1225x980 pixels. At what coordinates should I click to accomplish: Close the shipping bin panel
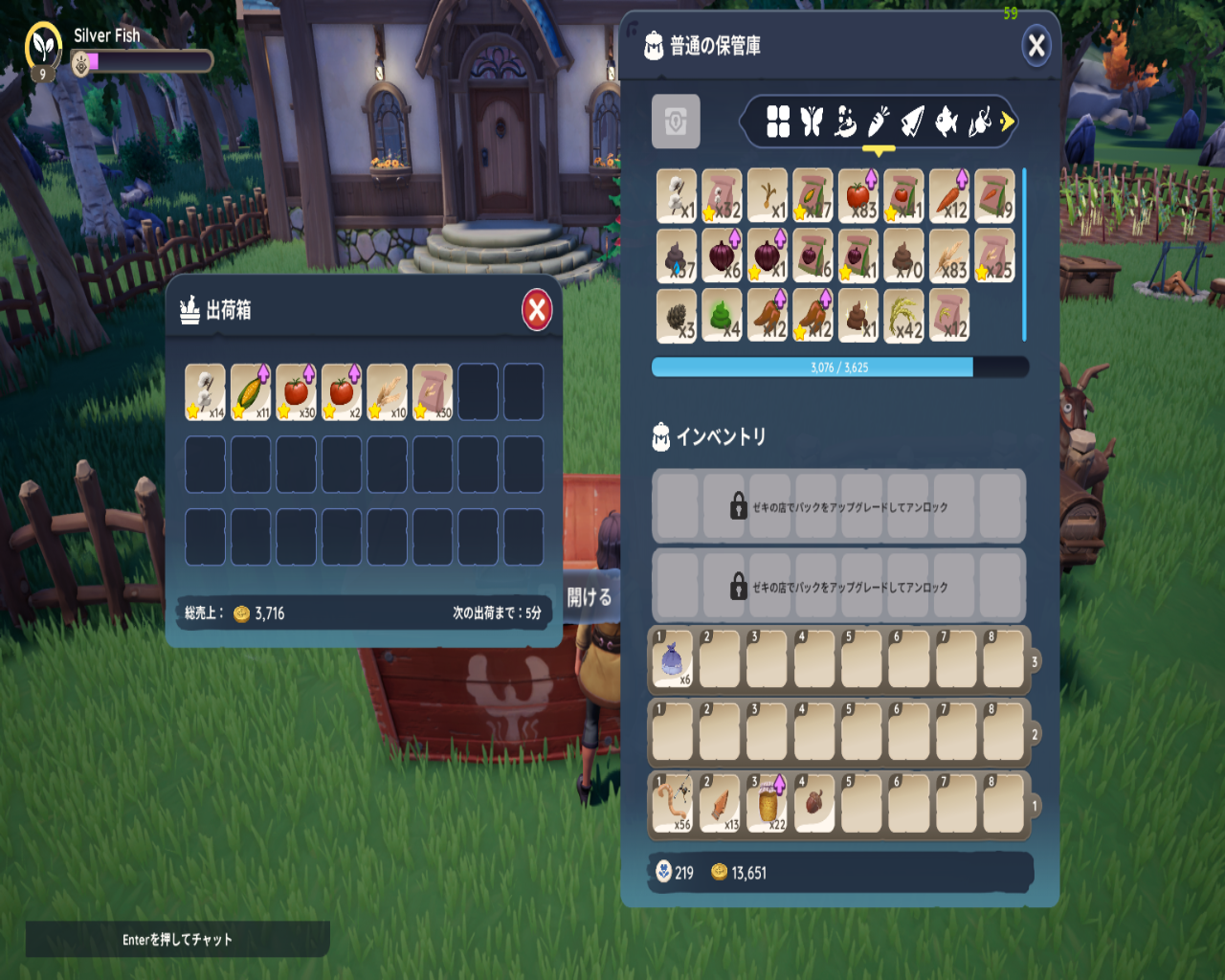[537, 310]
